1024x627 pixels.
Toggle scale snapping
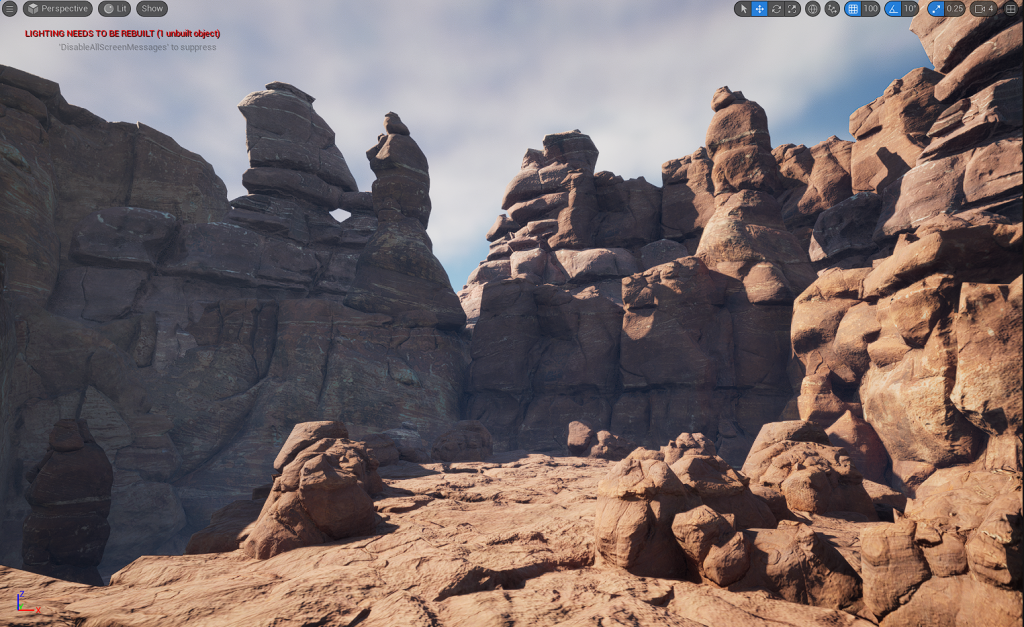coord(935,9)
